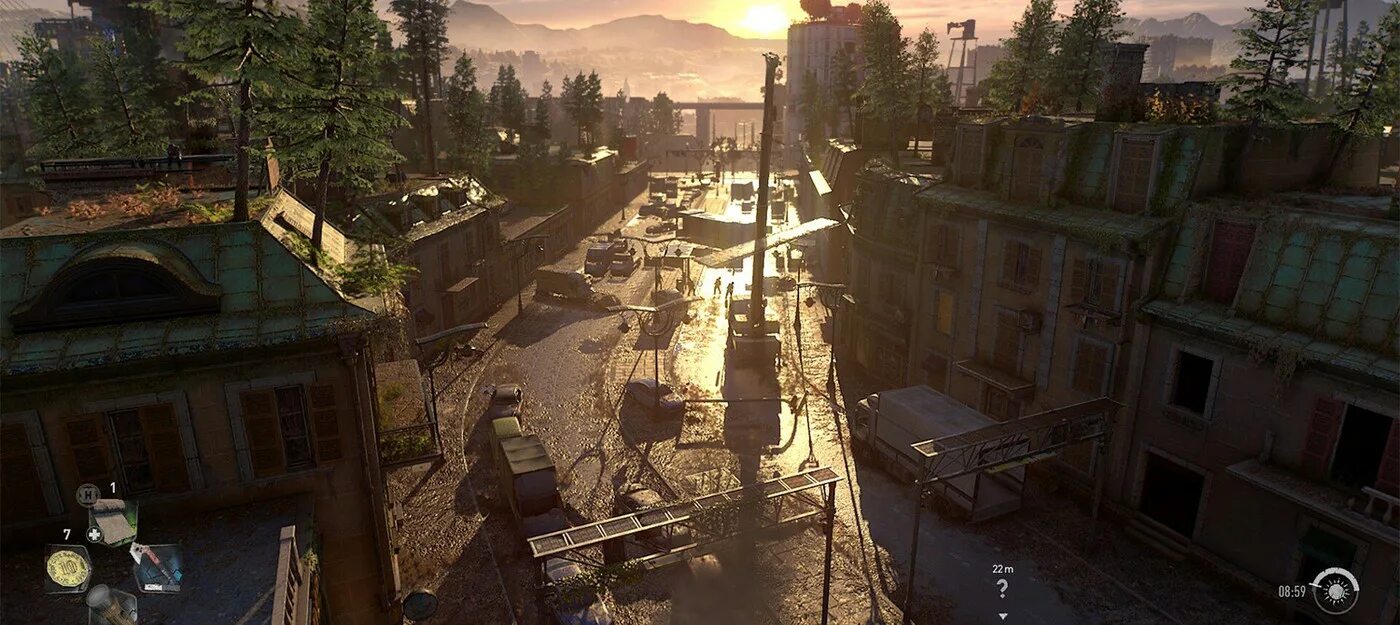Select the bandage healing item slot

[x=113, y=521]
